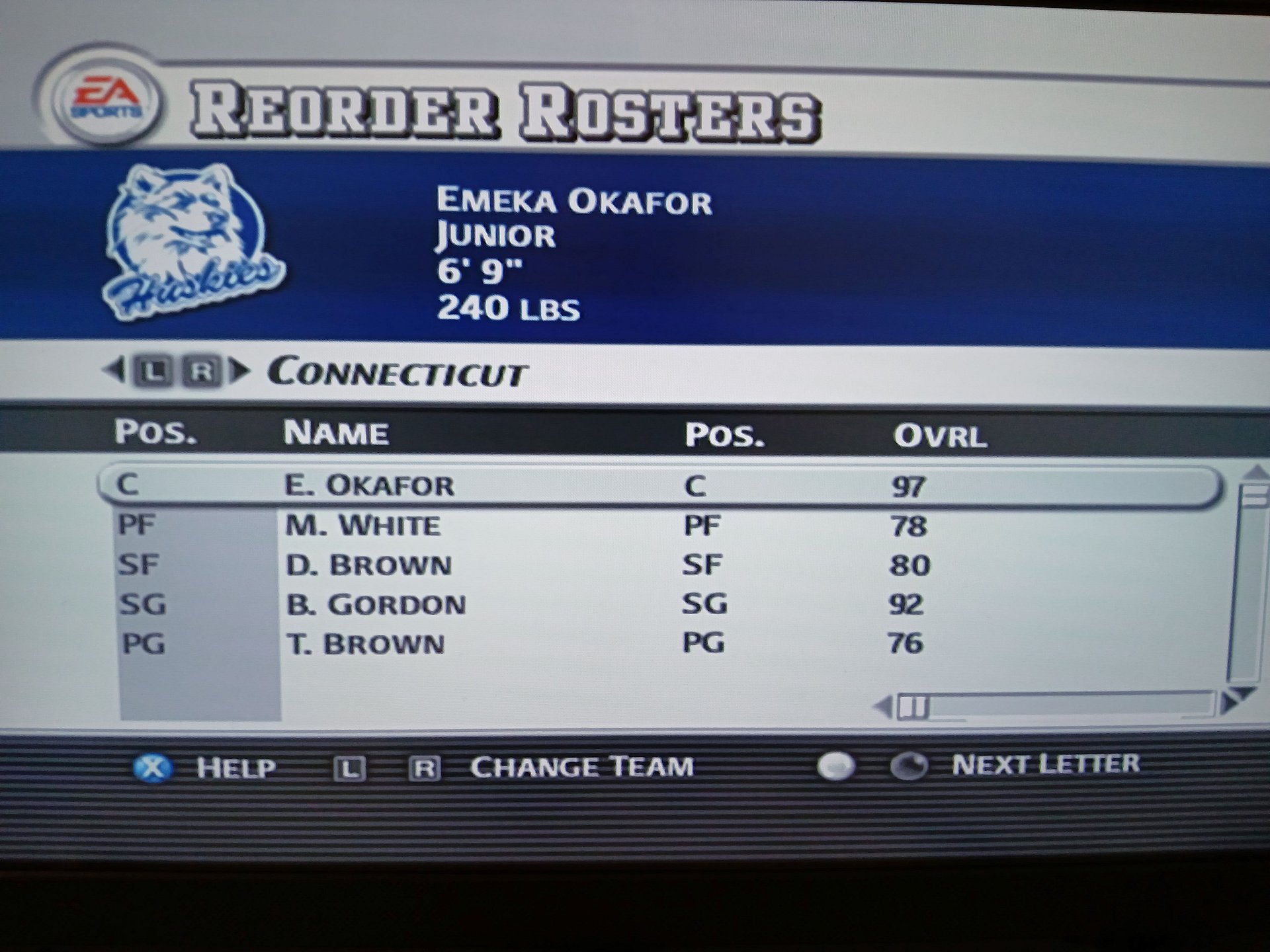Click the horizontal scrollbar right arrow
Image resolution: width=1270 pixels, height=952 pixels.
click(1229, 703)
